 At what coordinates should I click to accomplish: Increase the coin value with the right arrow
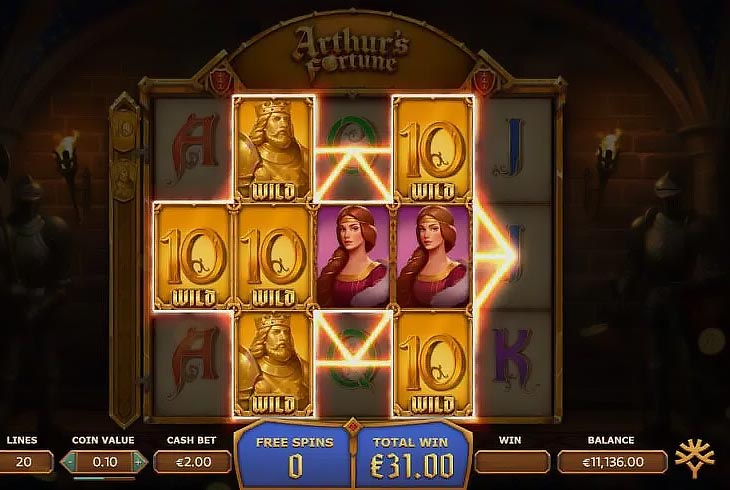[x=140, y=461]
